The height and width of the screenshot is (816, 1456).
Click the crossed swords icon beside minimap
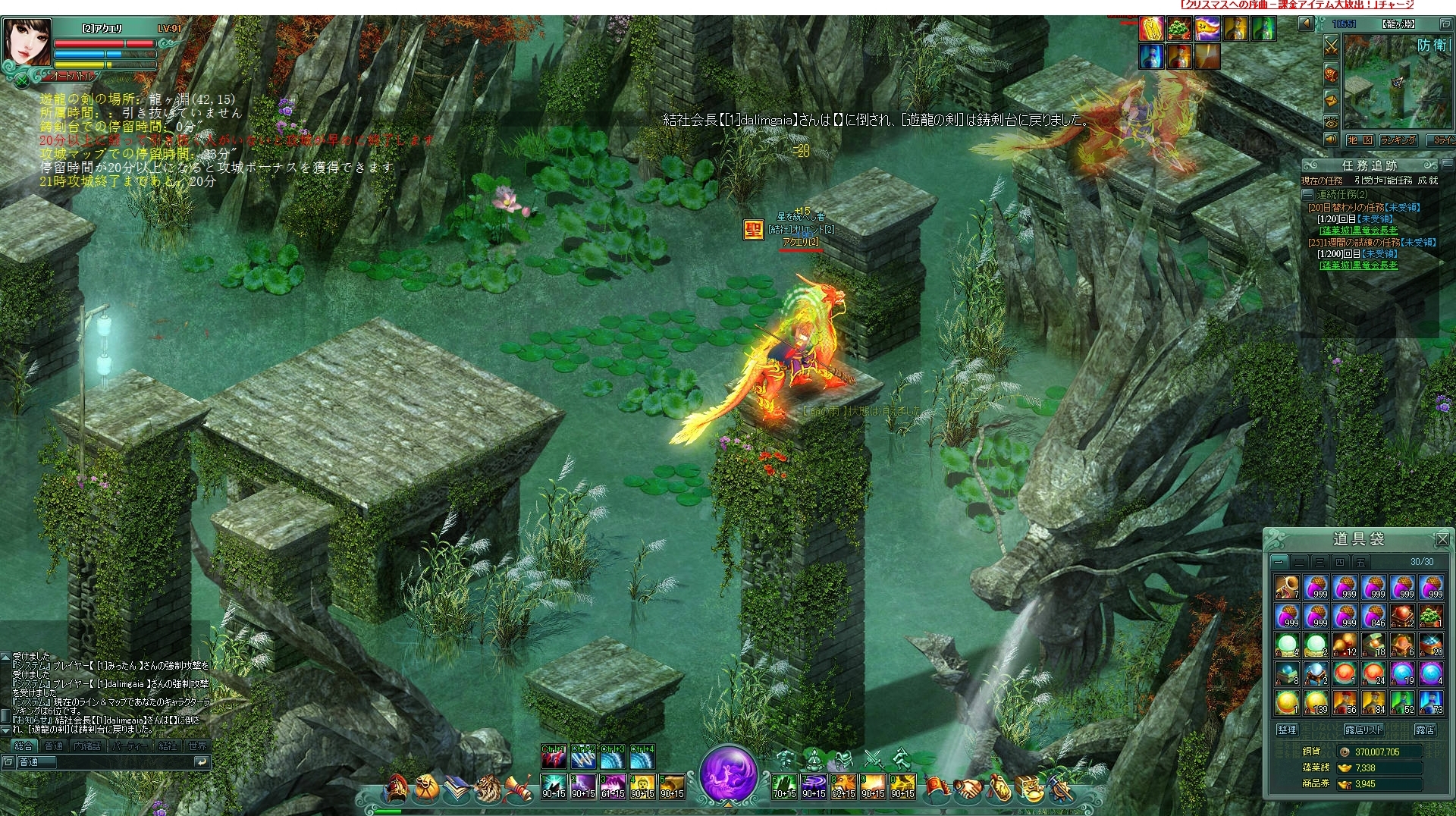tap(1331, 47)
